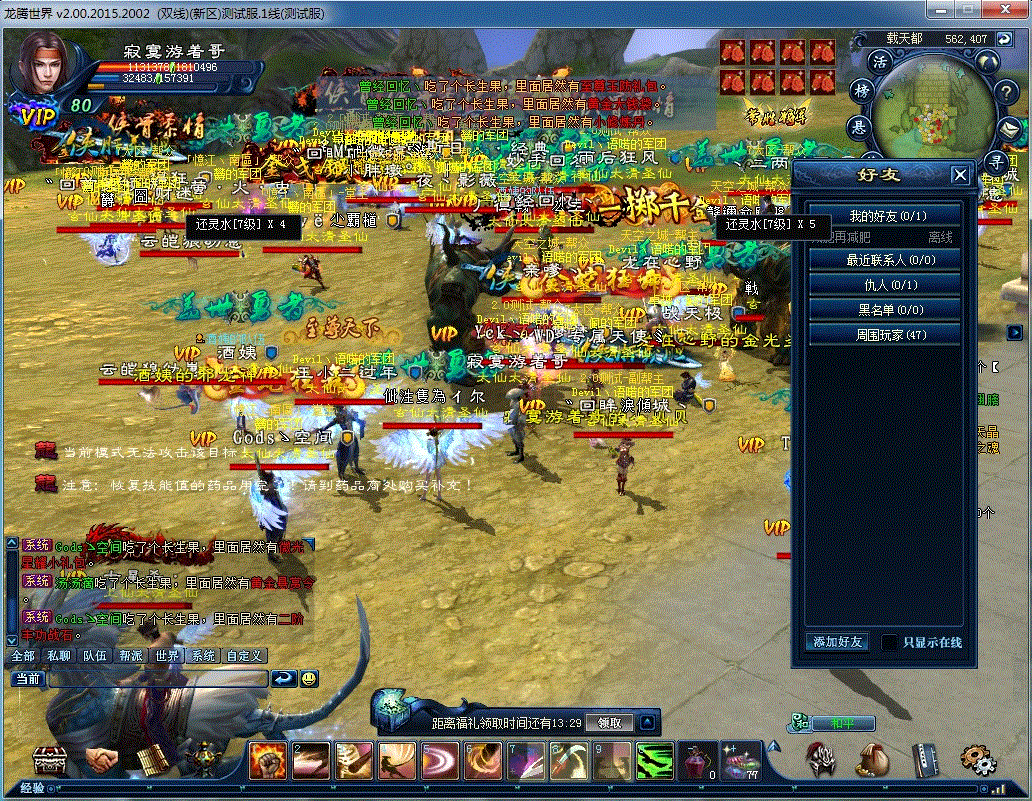Screen dimensions: 1032x801
Task: Switch to the 系统 system chat tab
Action: [203, 656]
